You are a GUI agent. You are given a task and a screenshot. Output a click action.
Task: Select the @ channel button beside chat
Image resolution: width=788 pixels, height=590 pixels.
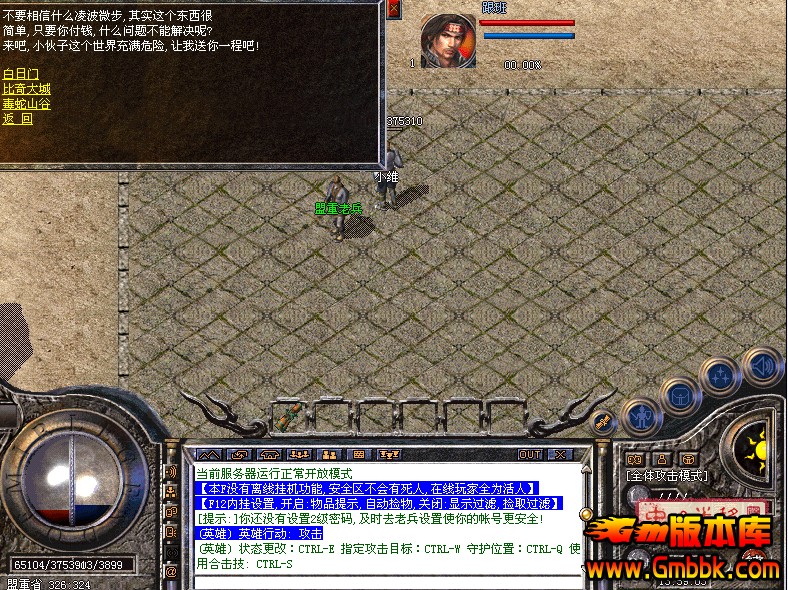171,571
